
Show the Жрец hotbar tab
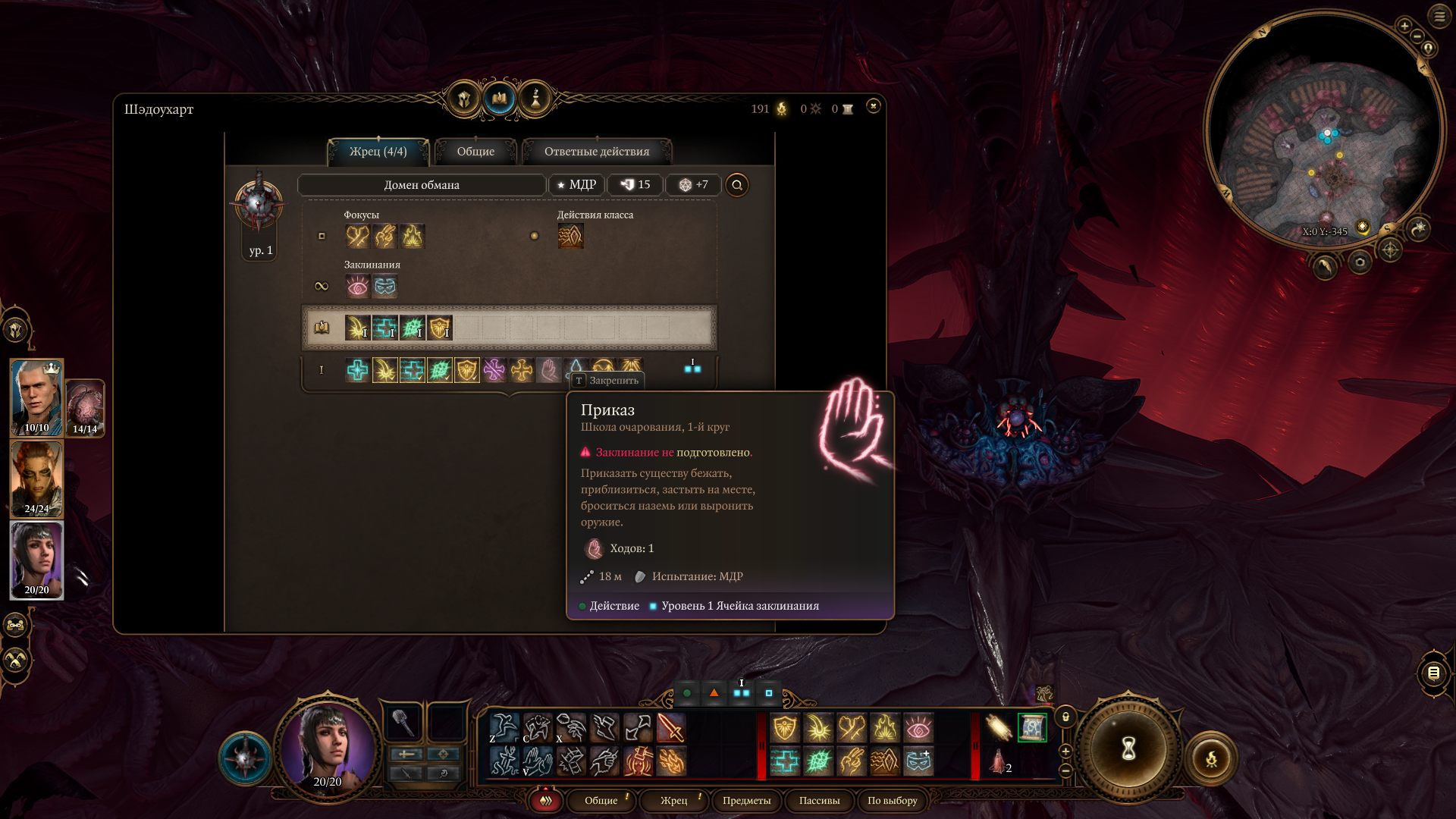pyautogui.click(x=673, y=801)
